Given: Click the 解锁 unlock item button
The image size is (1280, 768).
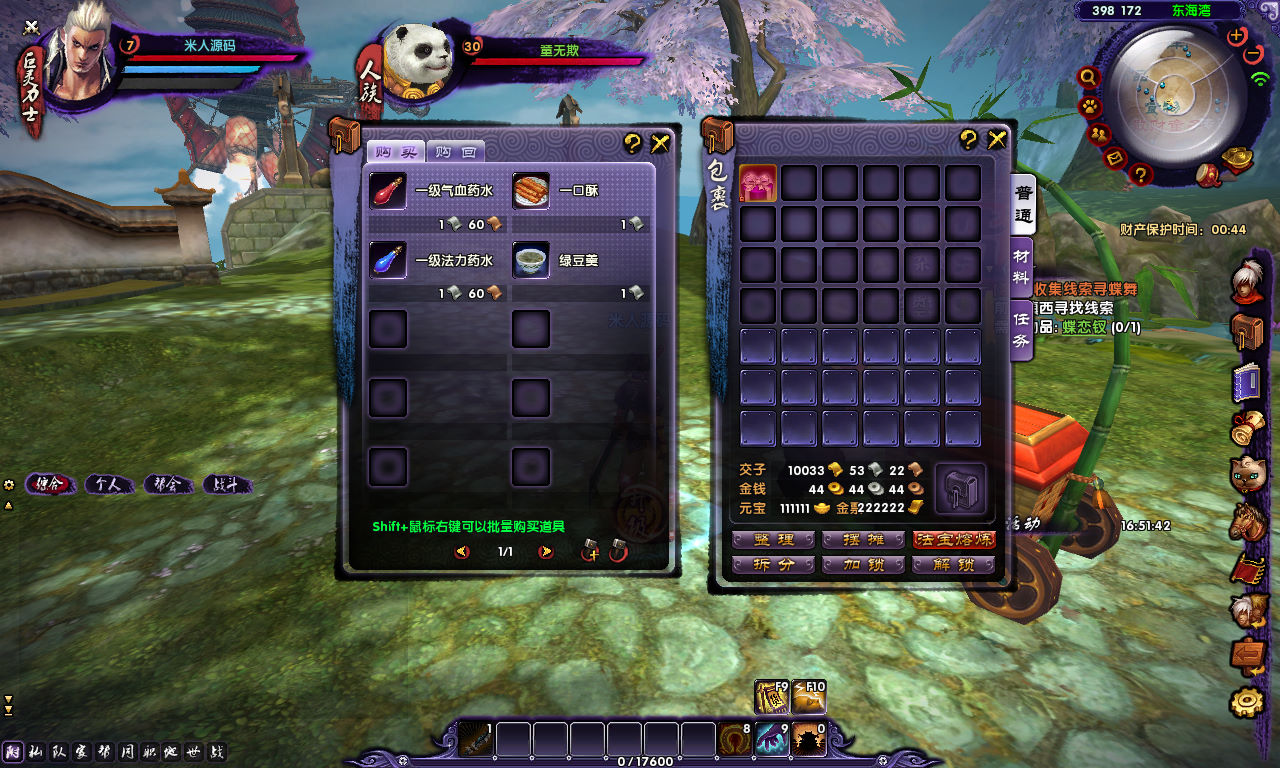Looking at the screenshot, I should pyautogui.click(x=954, y=565).
